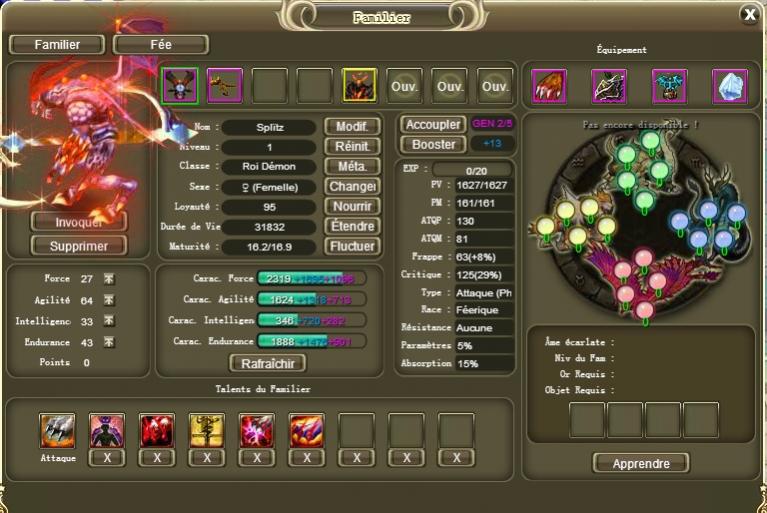Feed the pet with Nourrir
The width and height of the screenshot is (767, 513).
coord(351,206)
